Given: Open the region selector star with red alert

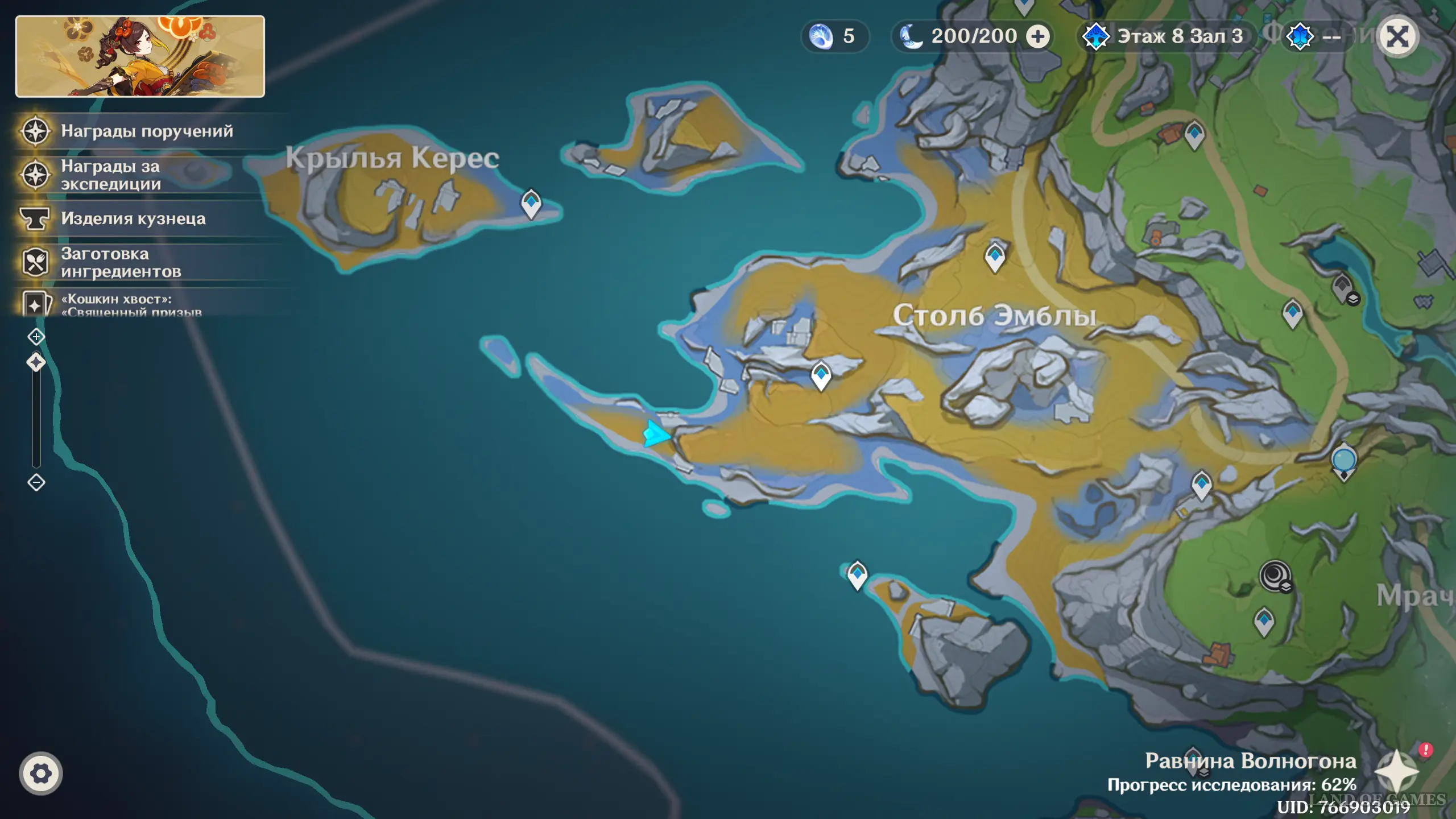Looking at the screenshot, I should tap(1397, 771).
